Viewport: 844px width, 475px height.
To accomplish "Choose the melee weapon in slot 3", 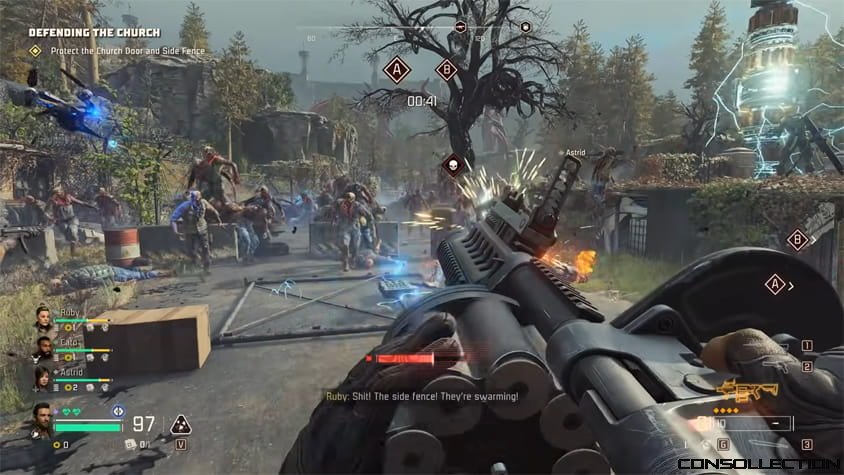I will 806,444.
